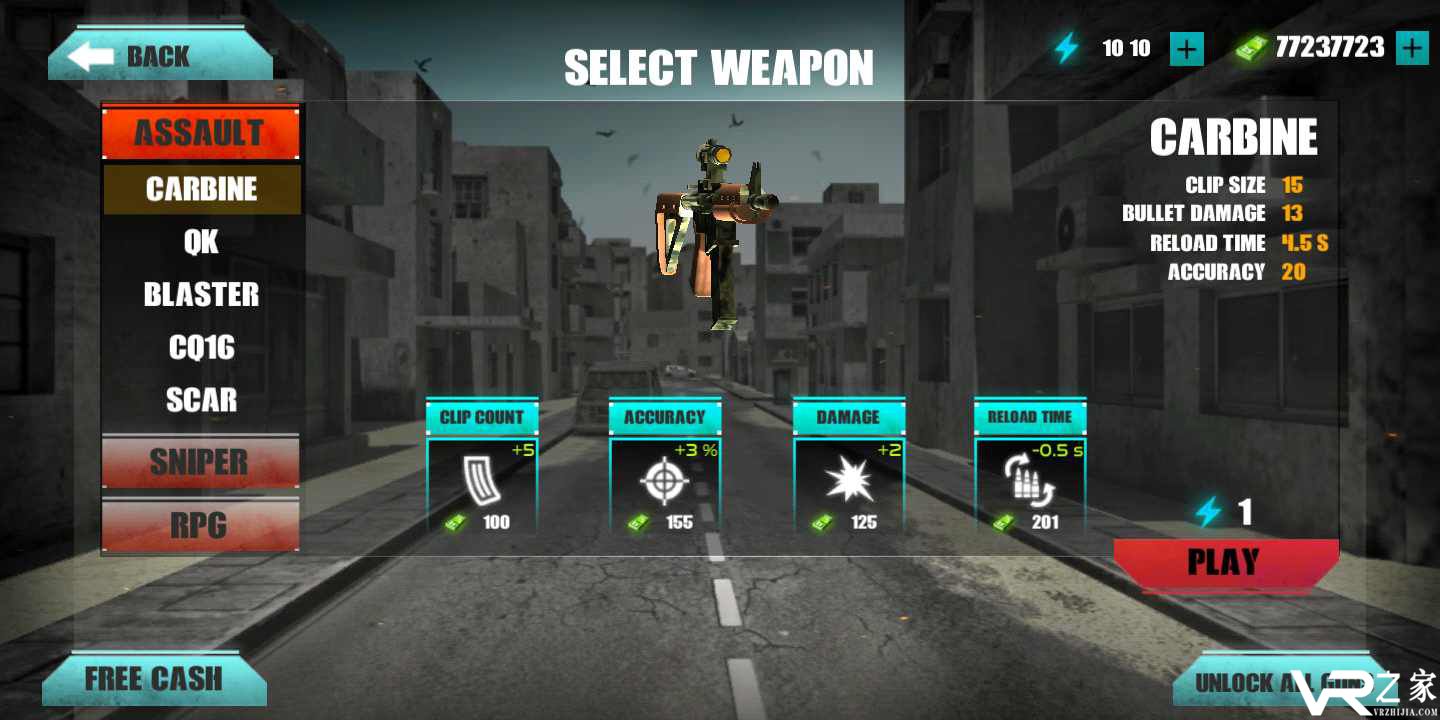Click the Reload Time bullets upgrade icon

coord(1029,481)
